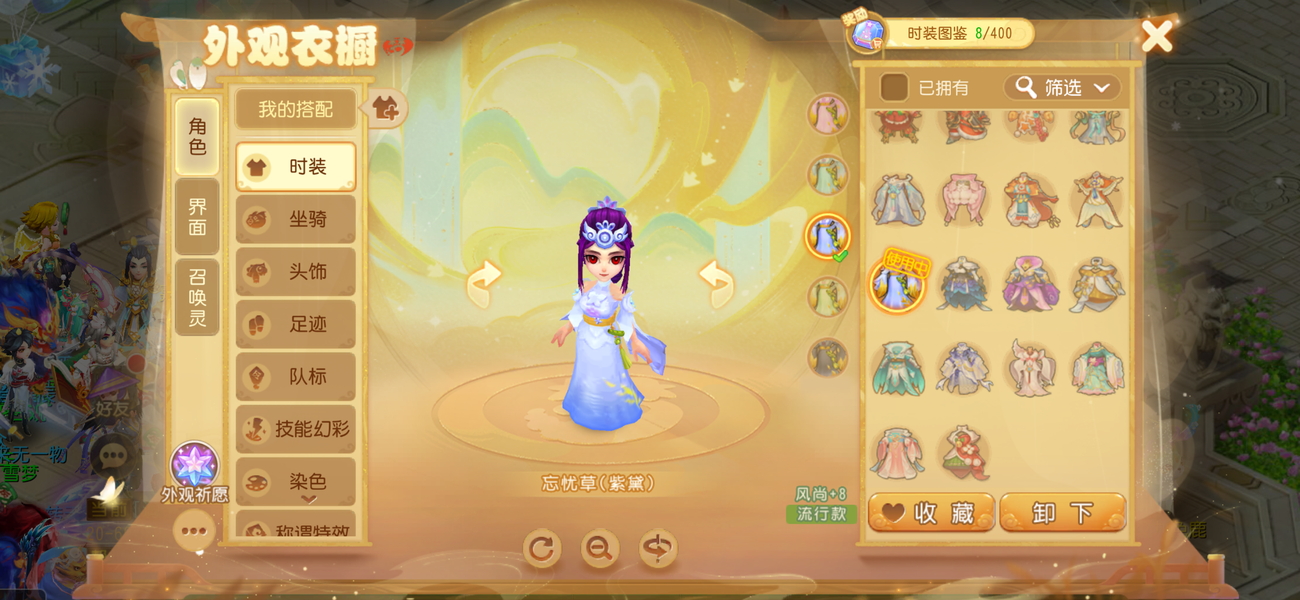Toggle the 已拥有 owned-only checkbox
Screen dimensions: 1300x600
894,88
